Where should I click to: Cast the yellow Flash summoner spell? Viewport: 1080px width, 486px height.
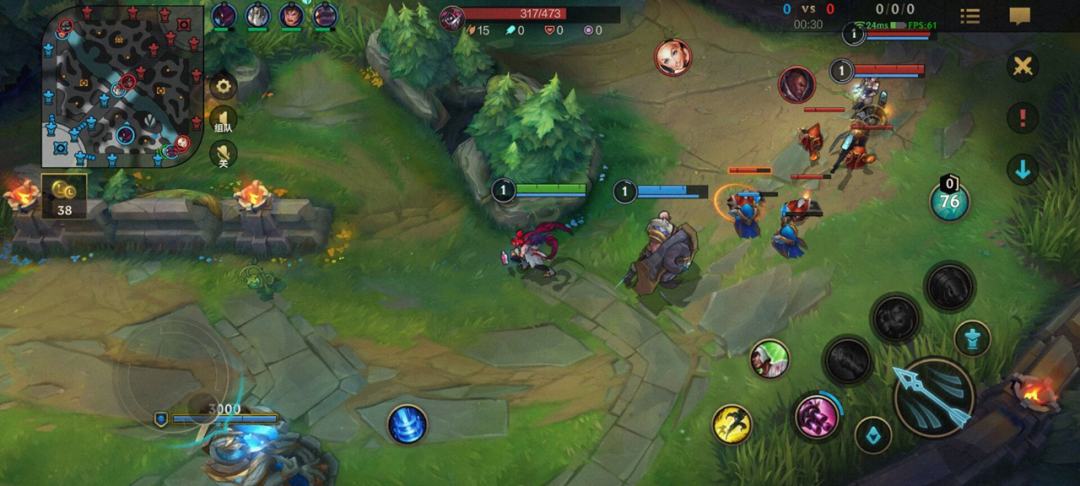click(732, 424)
